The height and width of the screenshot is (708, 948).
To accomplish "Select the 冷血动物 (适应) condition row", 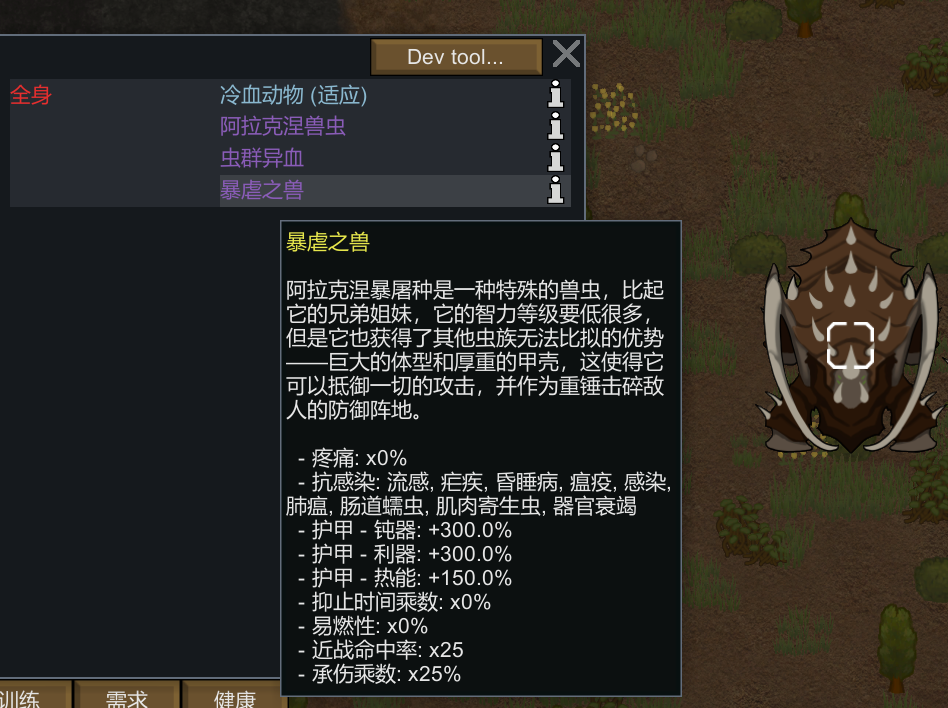I will 293,95.
